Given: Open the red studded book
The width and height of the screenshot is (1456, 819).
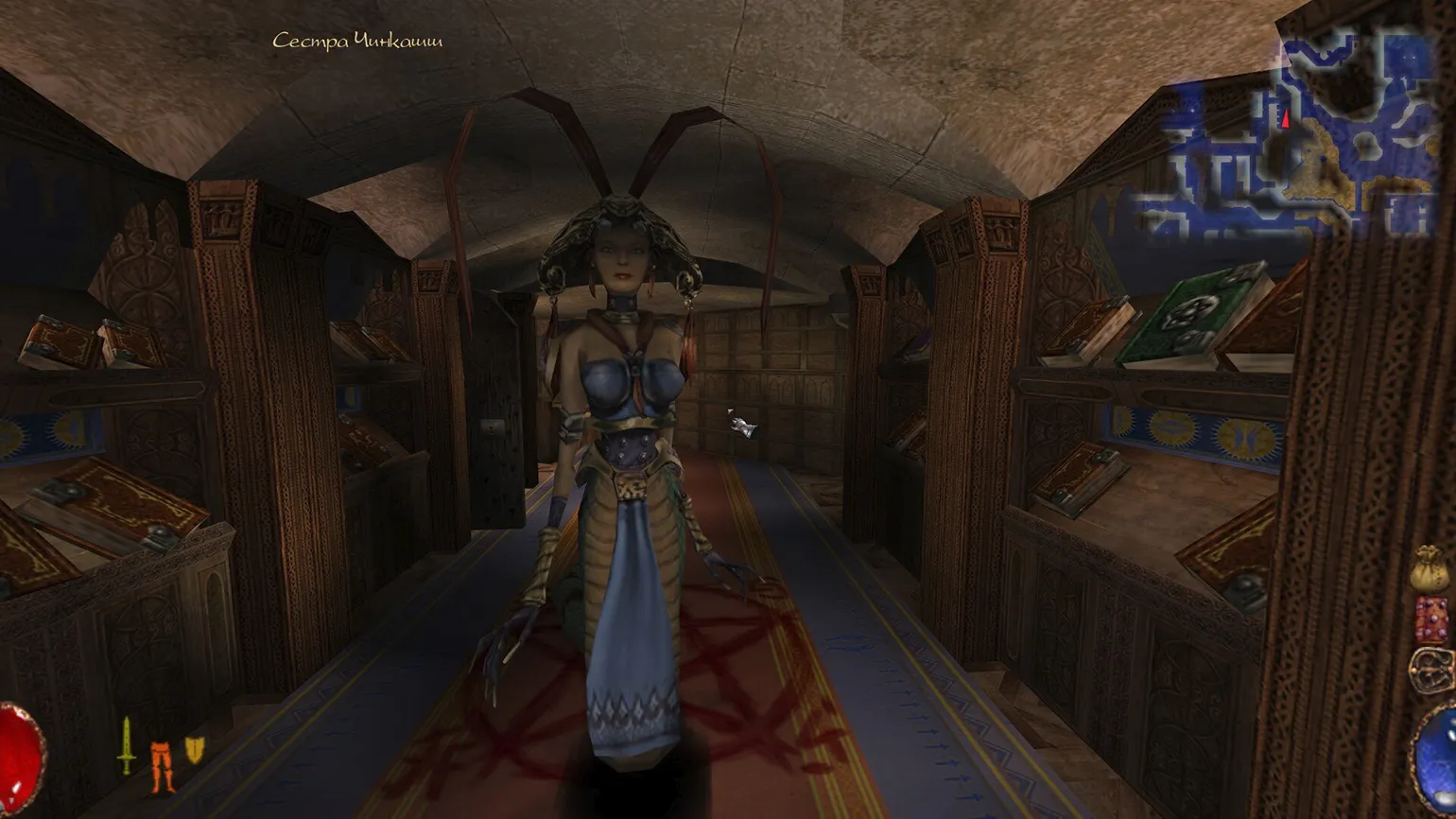Looking at the screenshot, I should click(x=1431, y=619).
